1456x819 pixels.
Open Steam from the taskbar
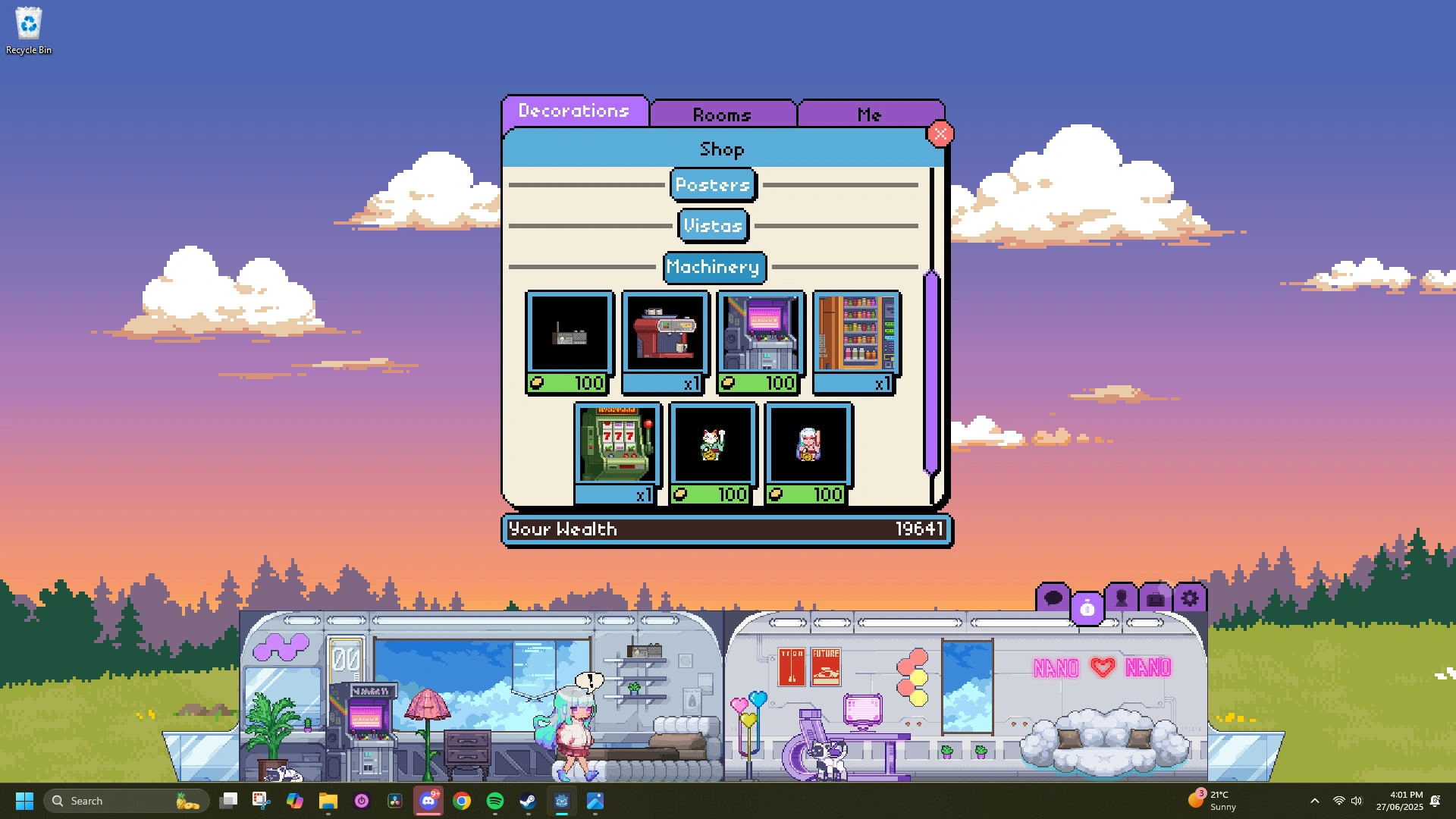(x=528, y=801)
